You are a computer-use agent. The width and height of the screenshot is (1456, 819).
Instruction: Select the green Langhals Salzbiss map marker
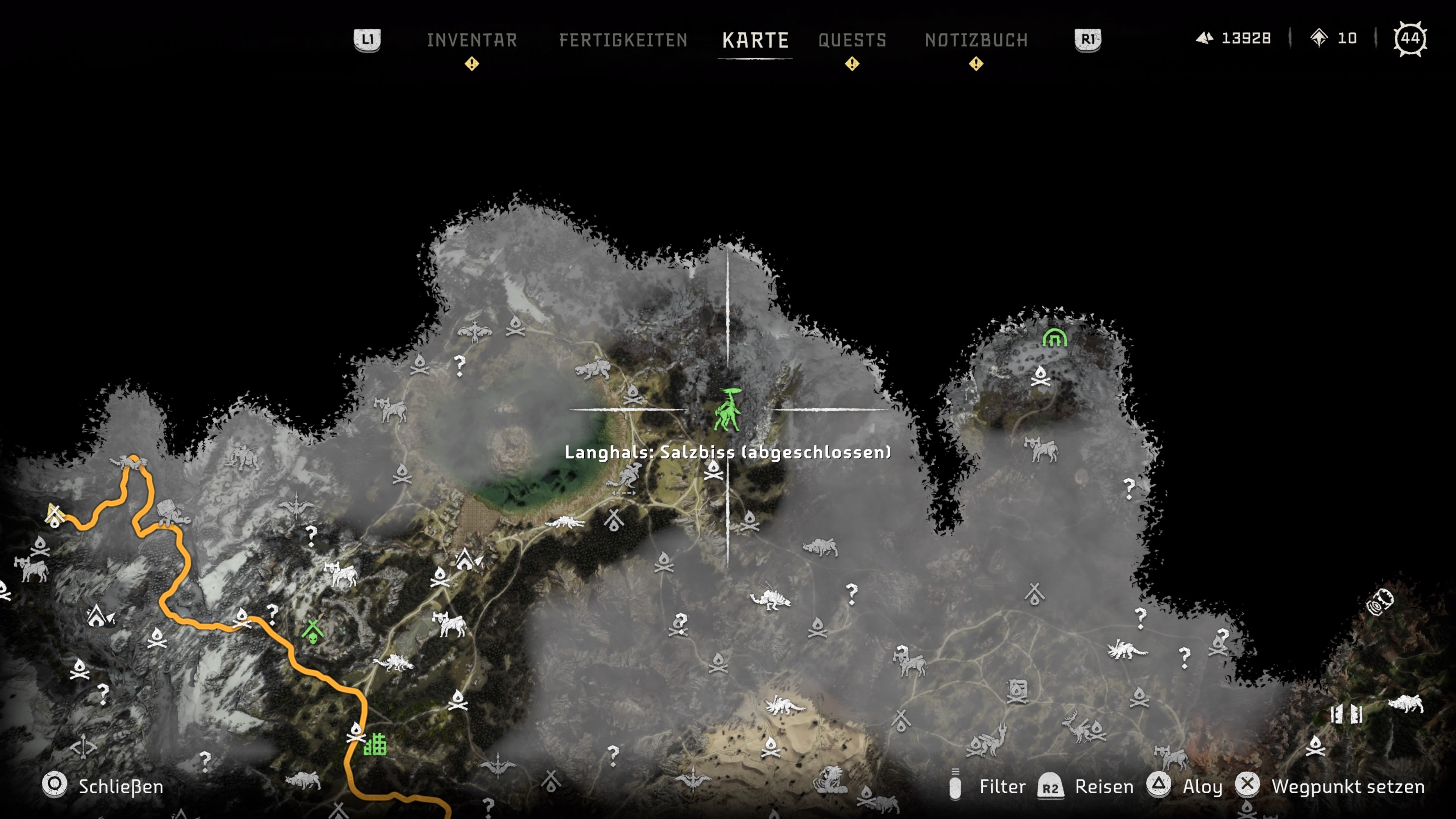(727, 411)
